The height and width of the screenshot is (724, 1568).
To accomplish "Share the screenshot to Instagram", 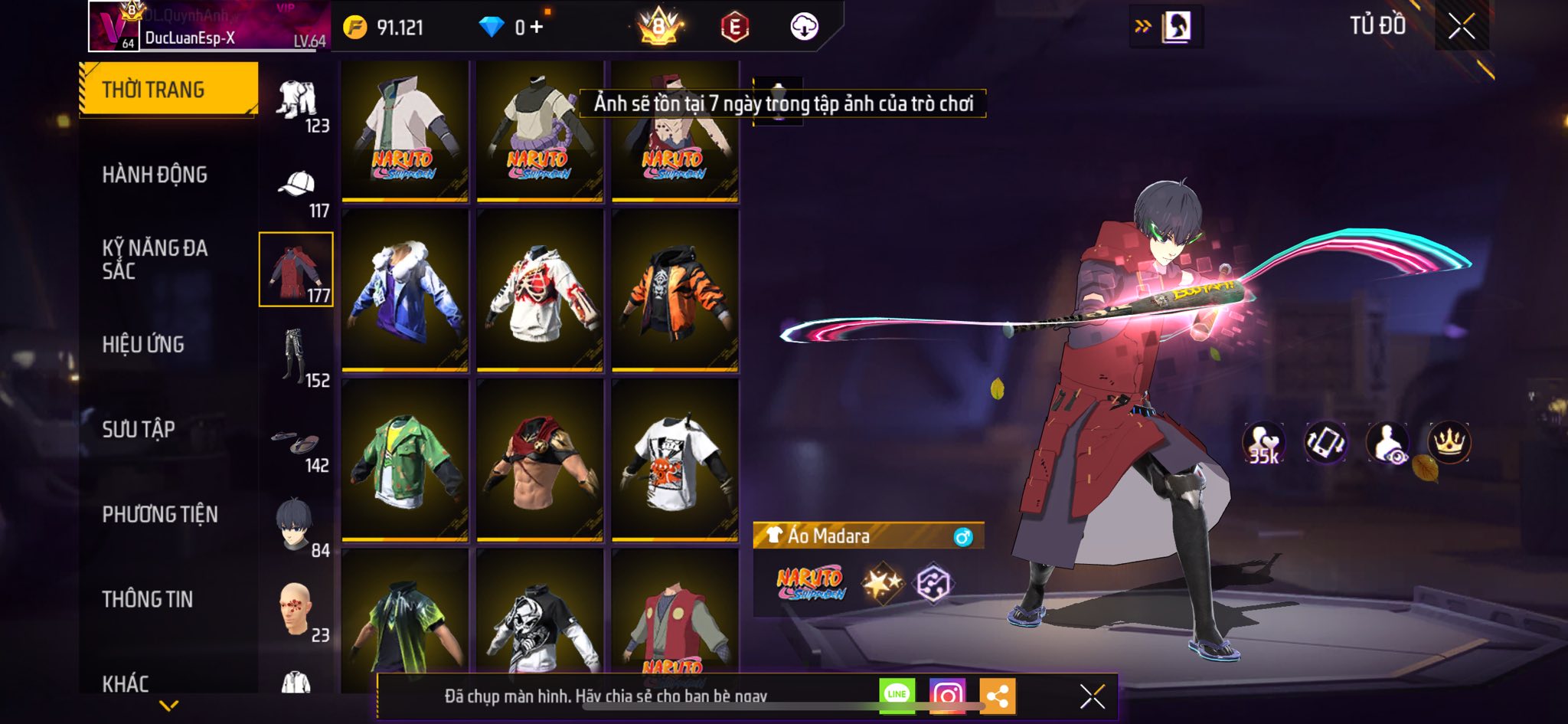I will [947, 695].
